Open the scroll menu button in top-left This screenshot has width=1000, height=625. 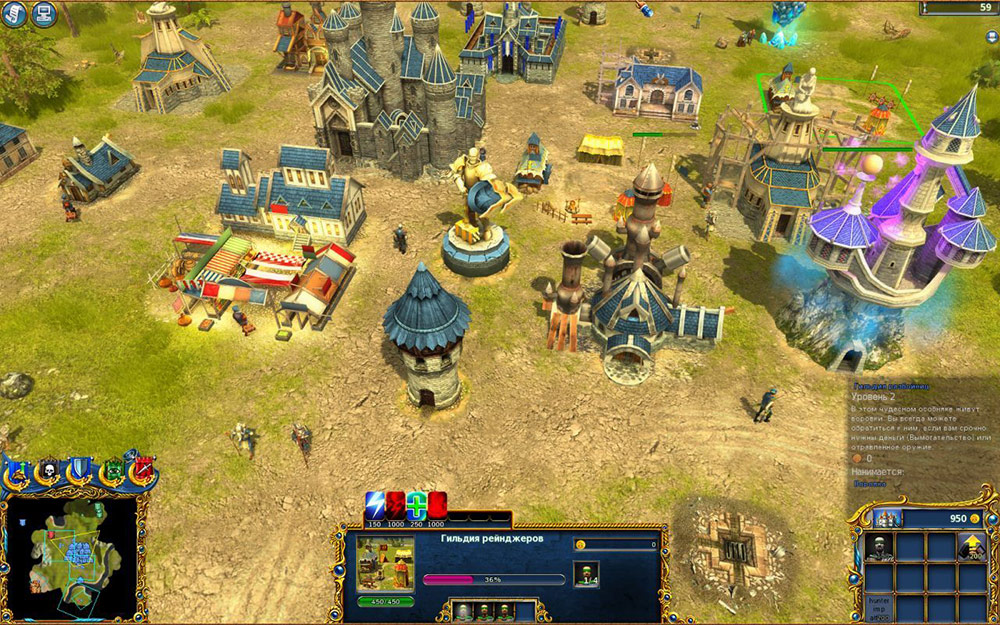13,14
